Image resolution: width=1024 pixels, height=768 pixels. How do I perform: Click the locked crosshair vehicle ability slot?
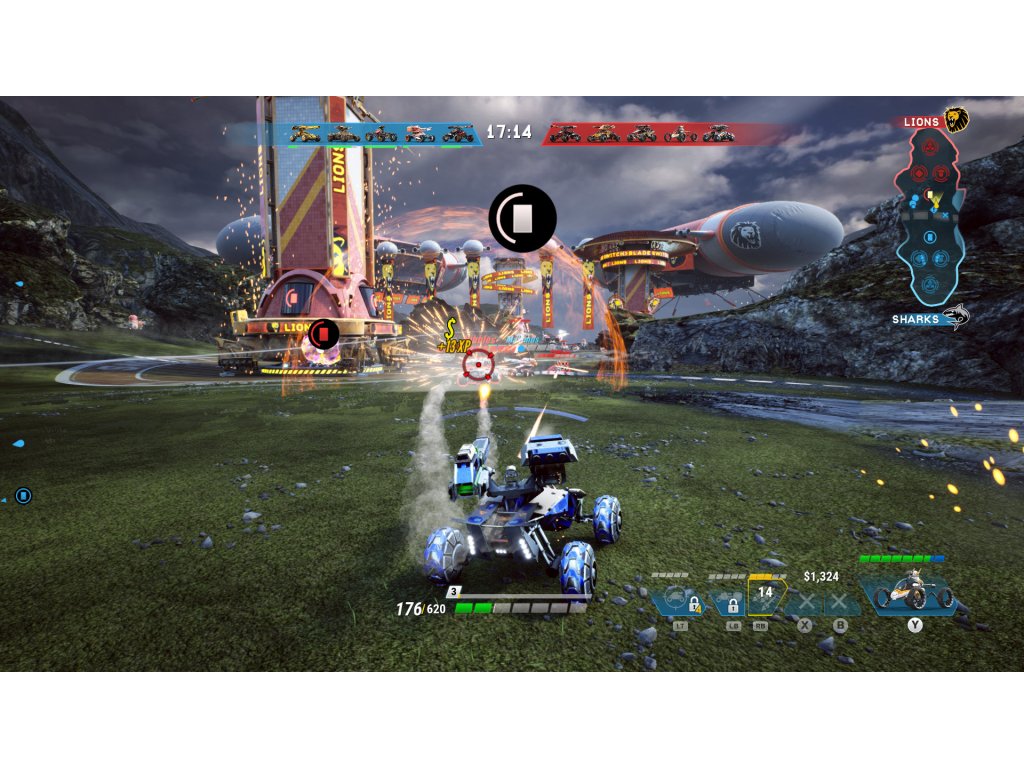[x=681, y=602]
